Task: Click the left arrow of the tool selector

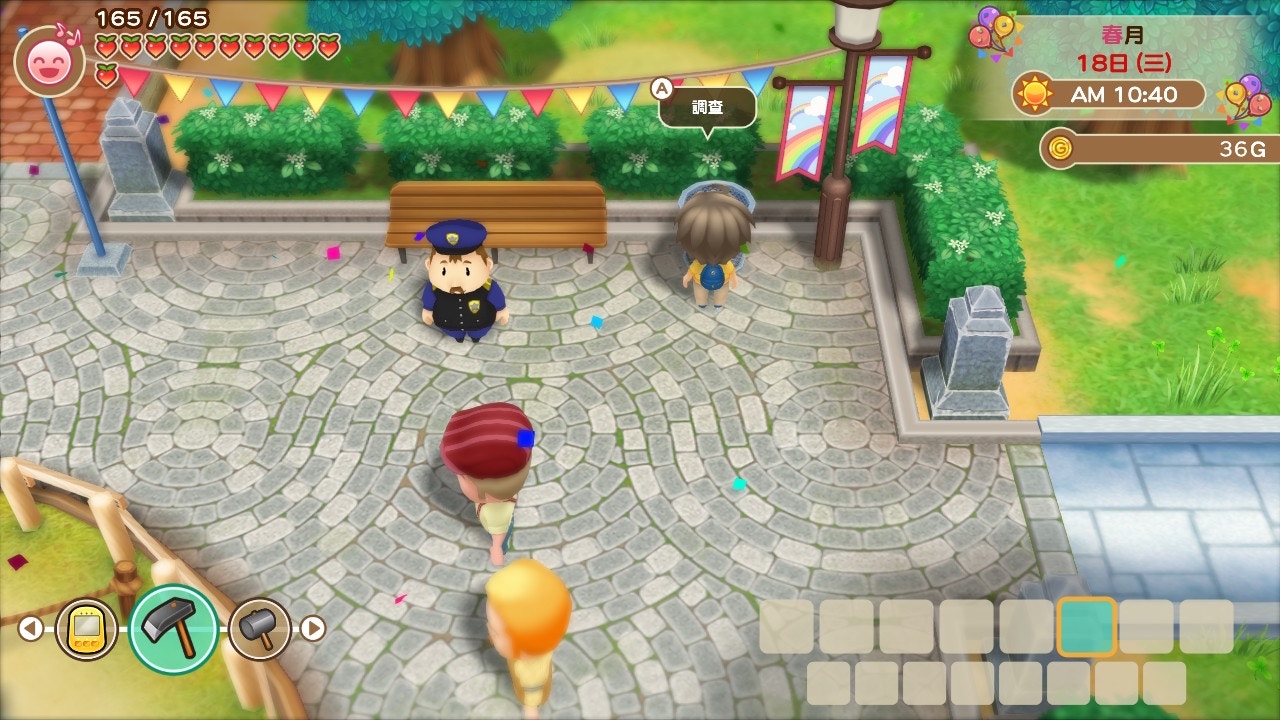Action: [x=30, y=628]
